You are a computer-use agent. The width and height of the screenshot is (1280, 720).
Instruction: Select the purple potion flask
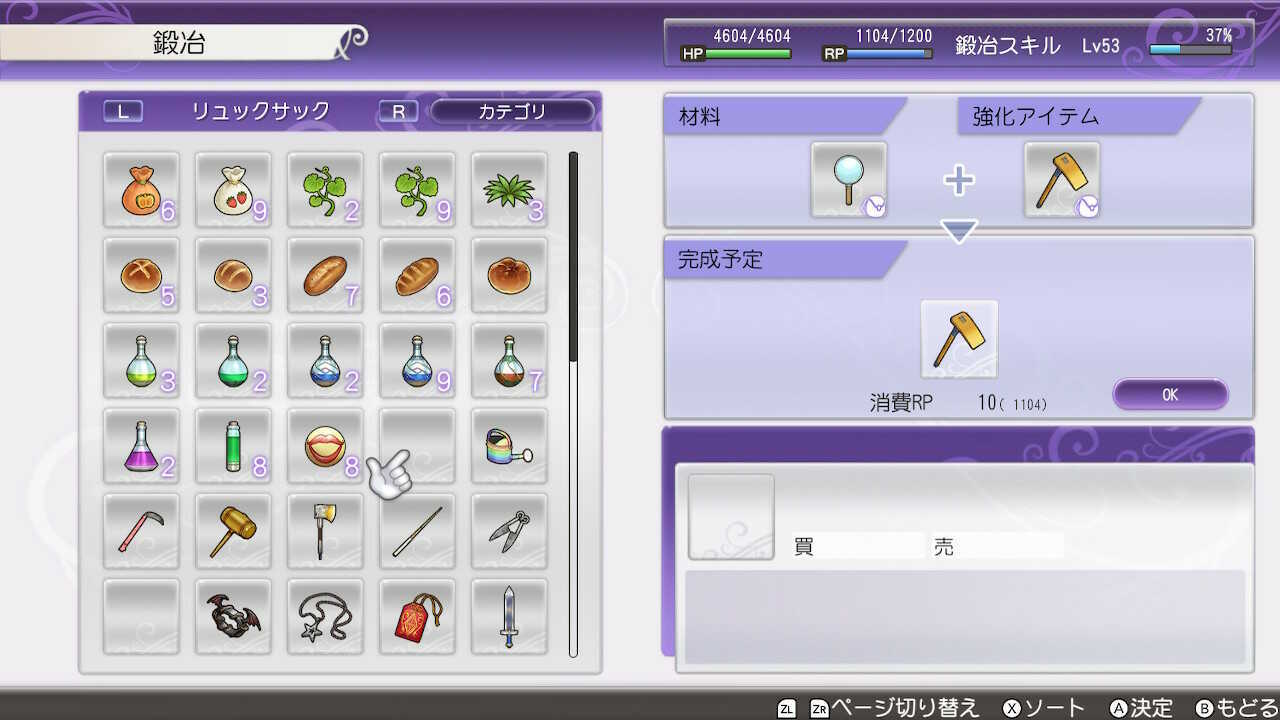(141, 446)
